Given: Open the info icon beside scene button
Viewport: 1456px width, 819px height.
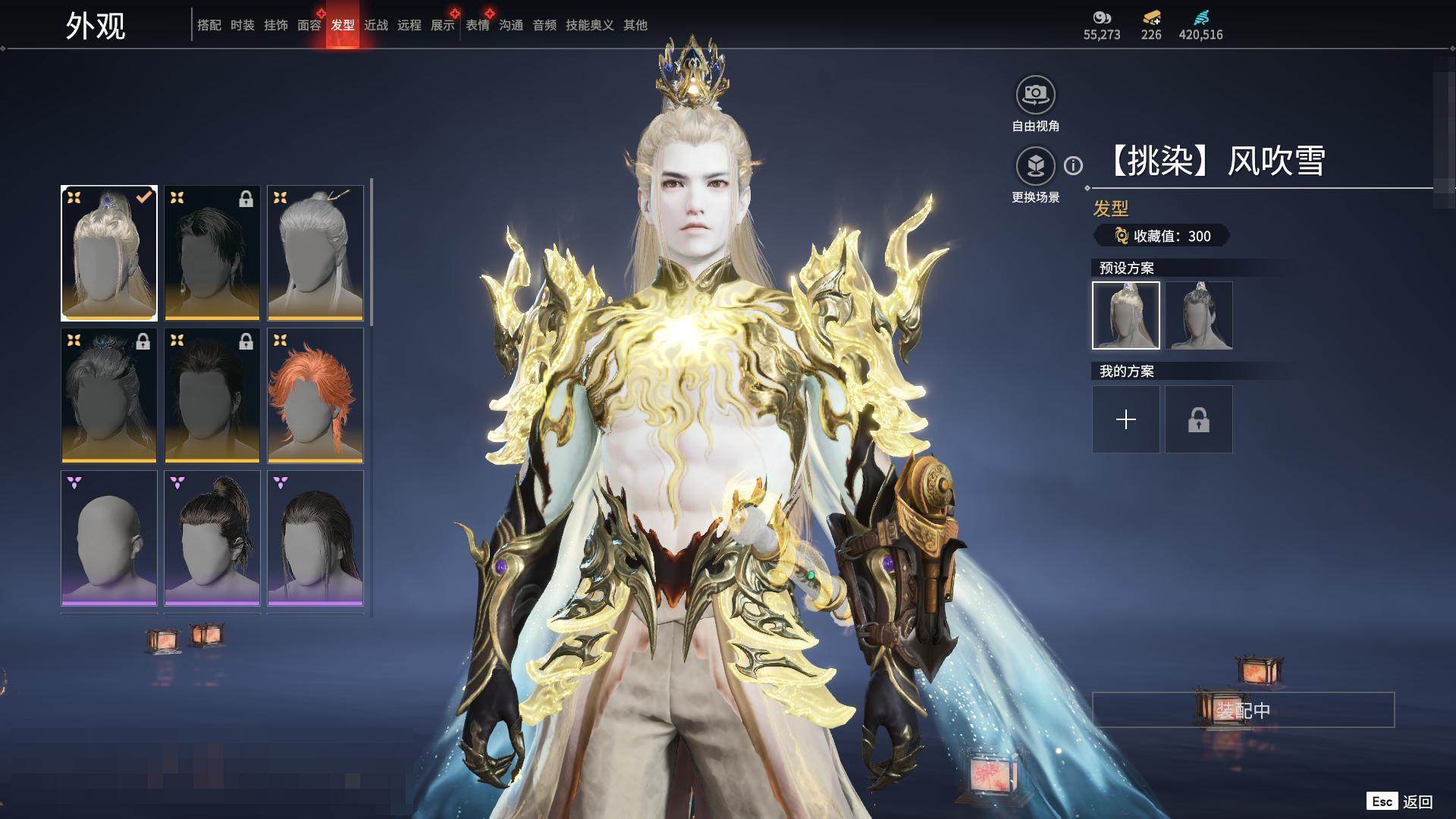Looking at the screenshot, I should click(x=1073, y=166).
